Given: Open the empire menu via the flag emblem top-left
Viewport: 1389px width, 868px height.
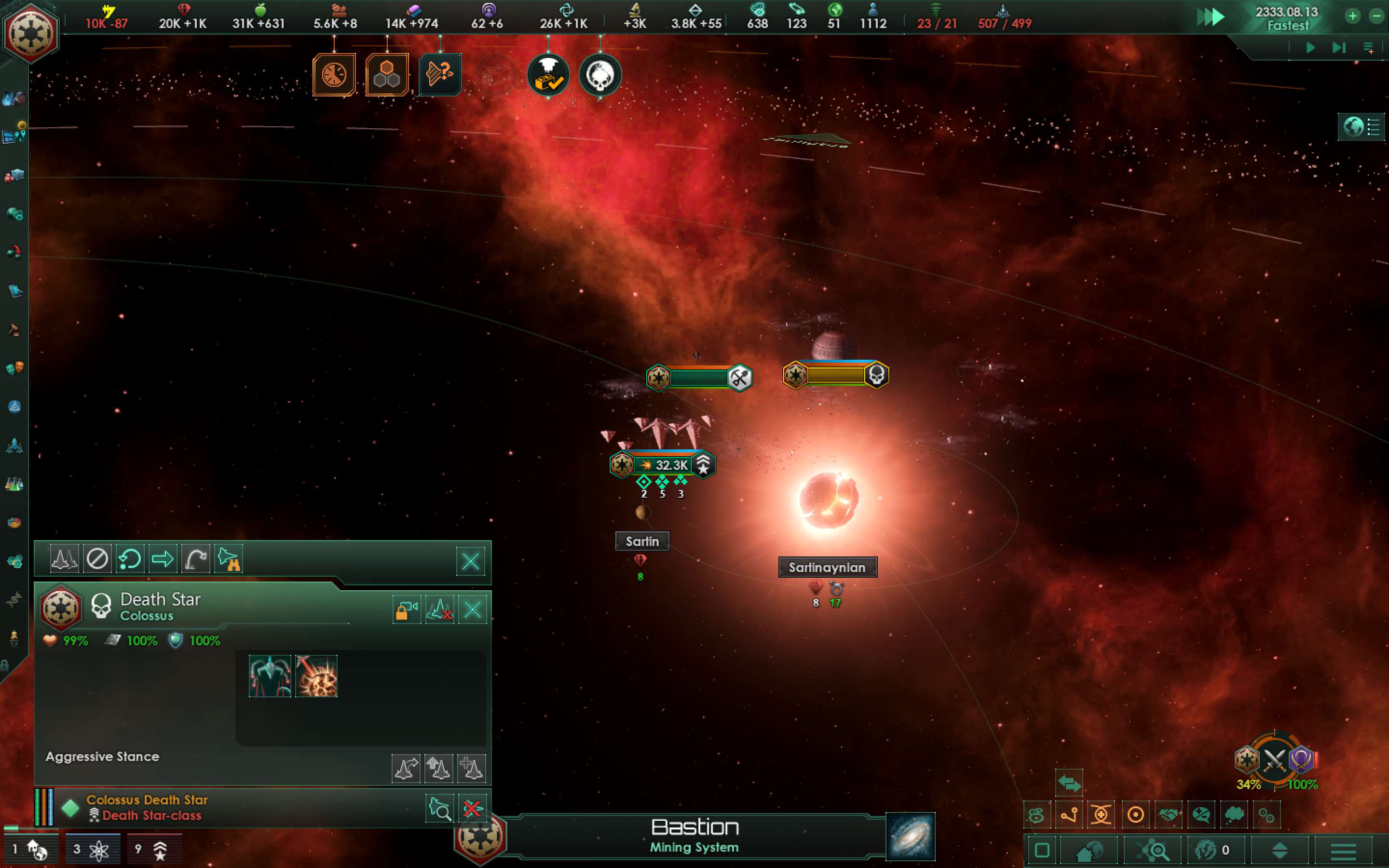Looking at the screenshot, I should click(x=30, y=33).
